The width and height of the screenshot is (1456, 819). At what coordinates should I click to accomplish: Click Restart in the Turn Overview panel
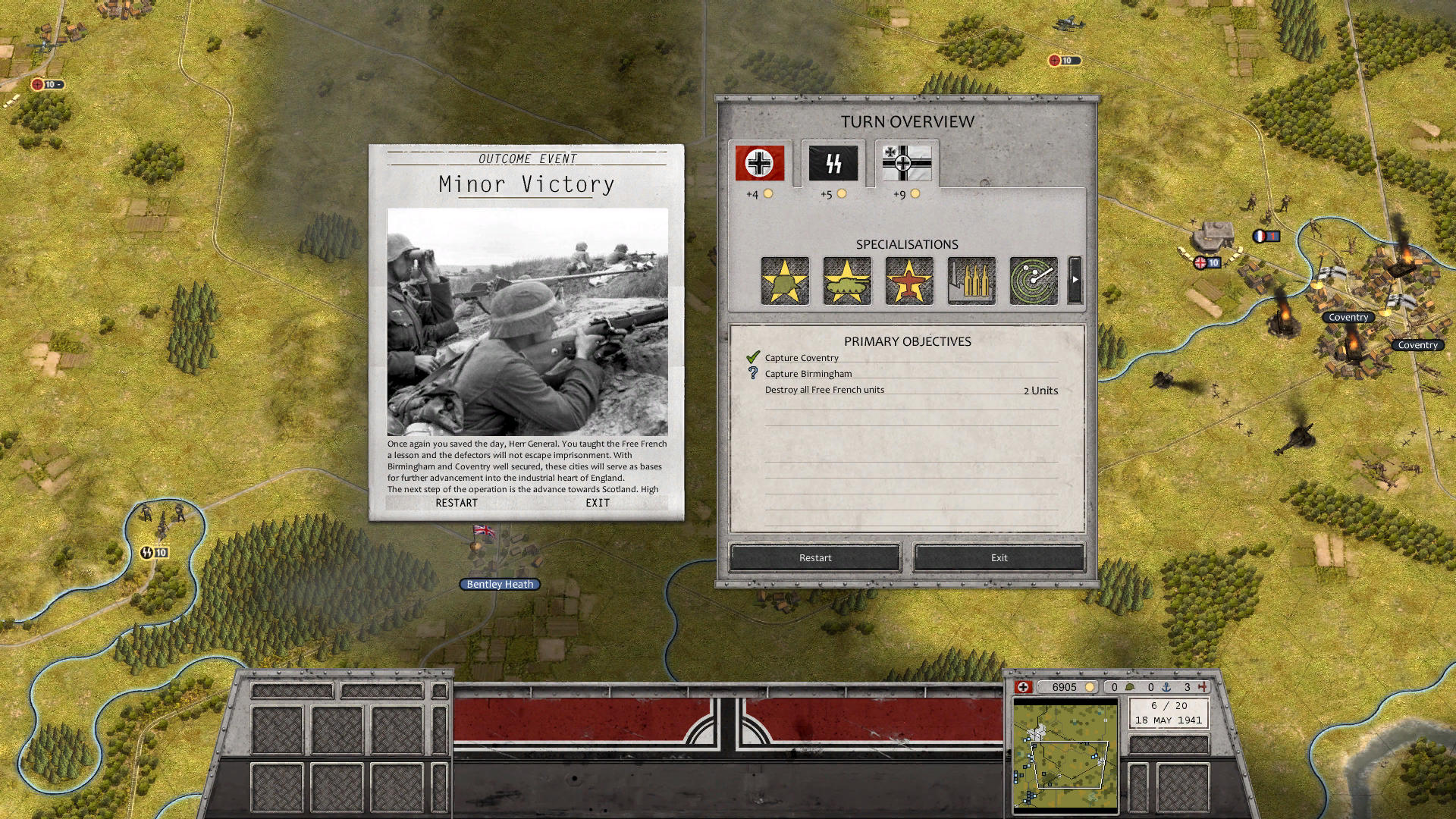(x=814, y=557)
